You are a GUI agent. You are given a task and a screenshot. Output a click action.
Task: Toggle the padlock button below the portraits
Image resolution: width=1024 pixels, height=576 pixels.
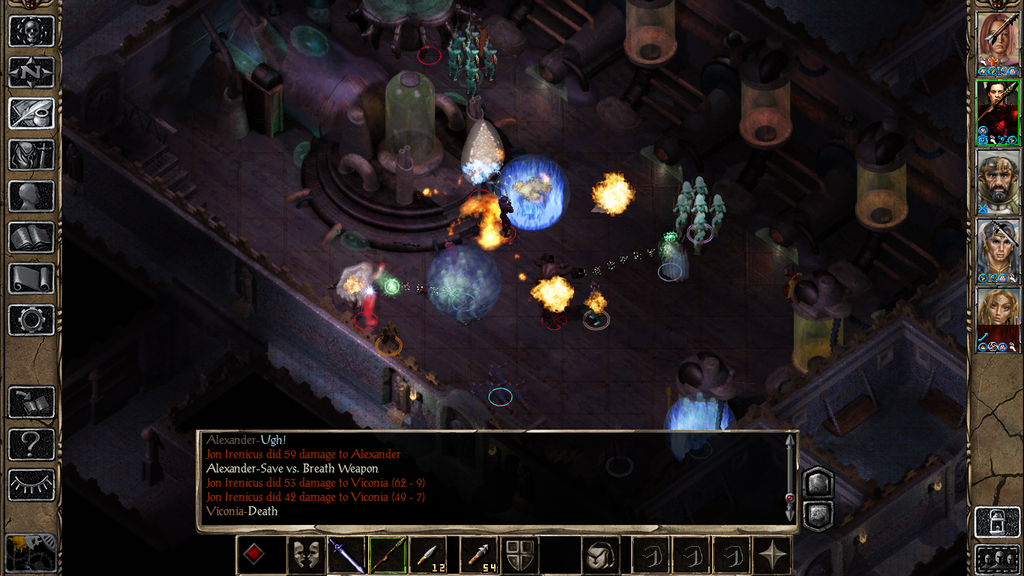[x=997, y=521]
